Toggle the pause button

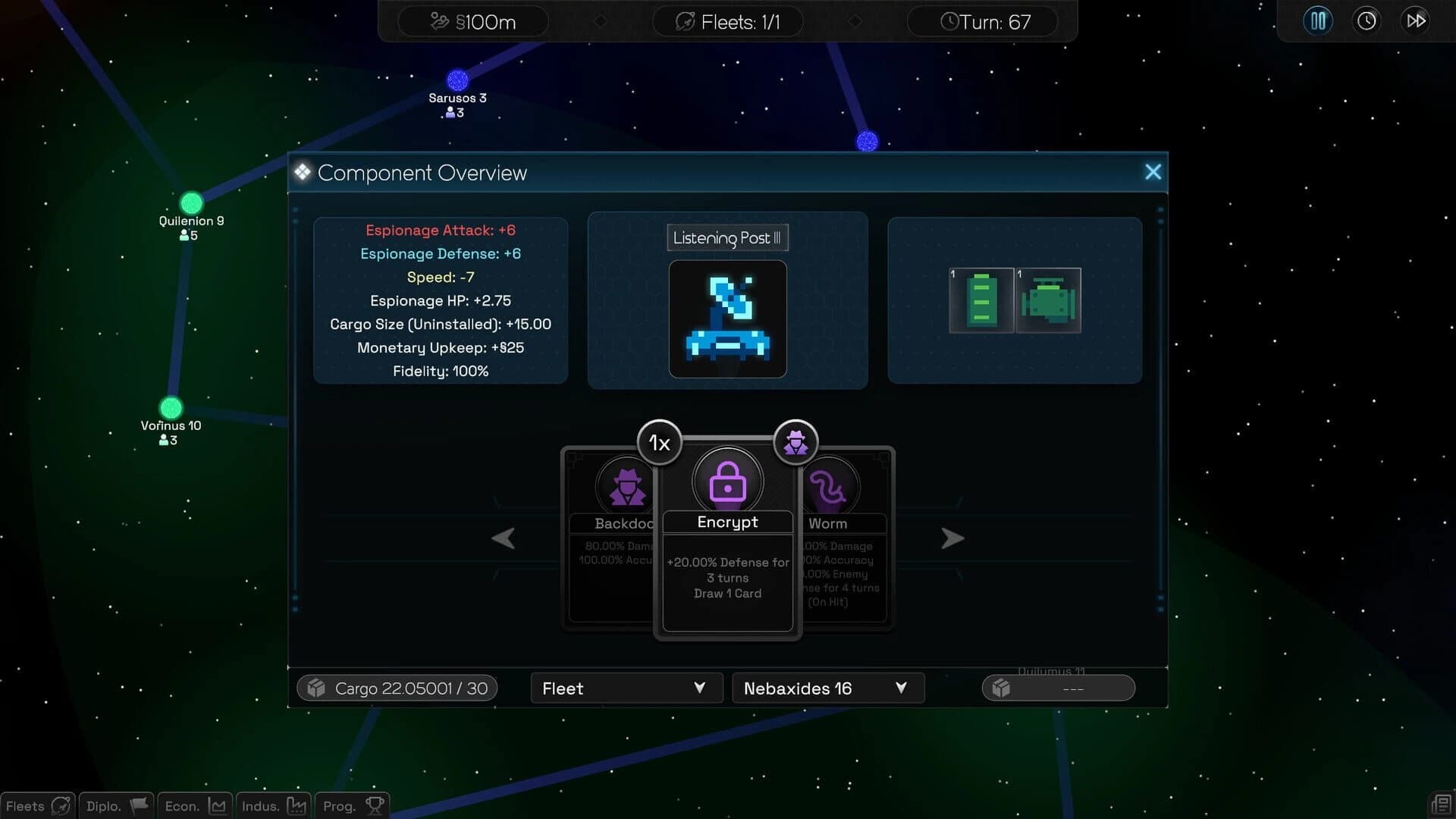1317,20
